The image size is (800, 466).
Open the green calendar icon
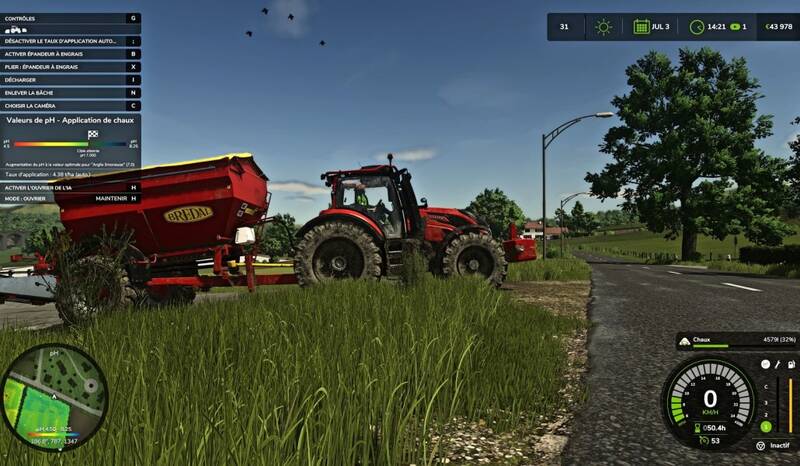(641, 27)
